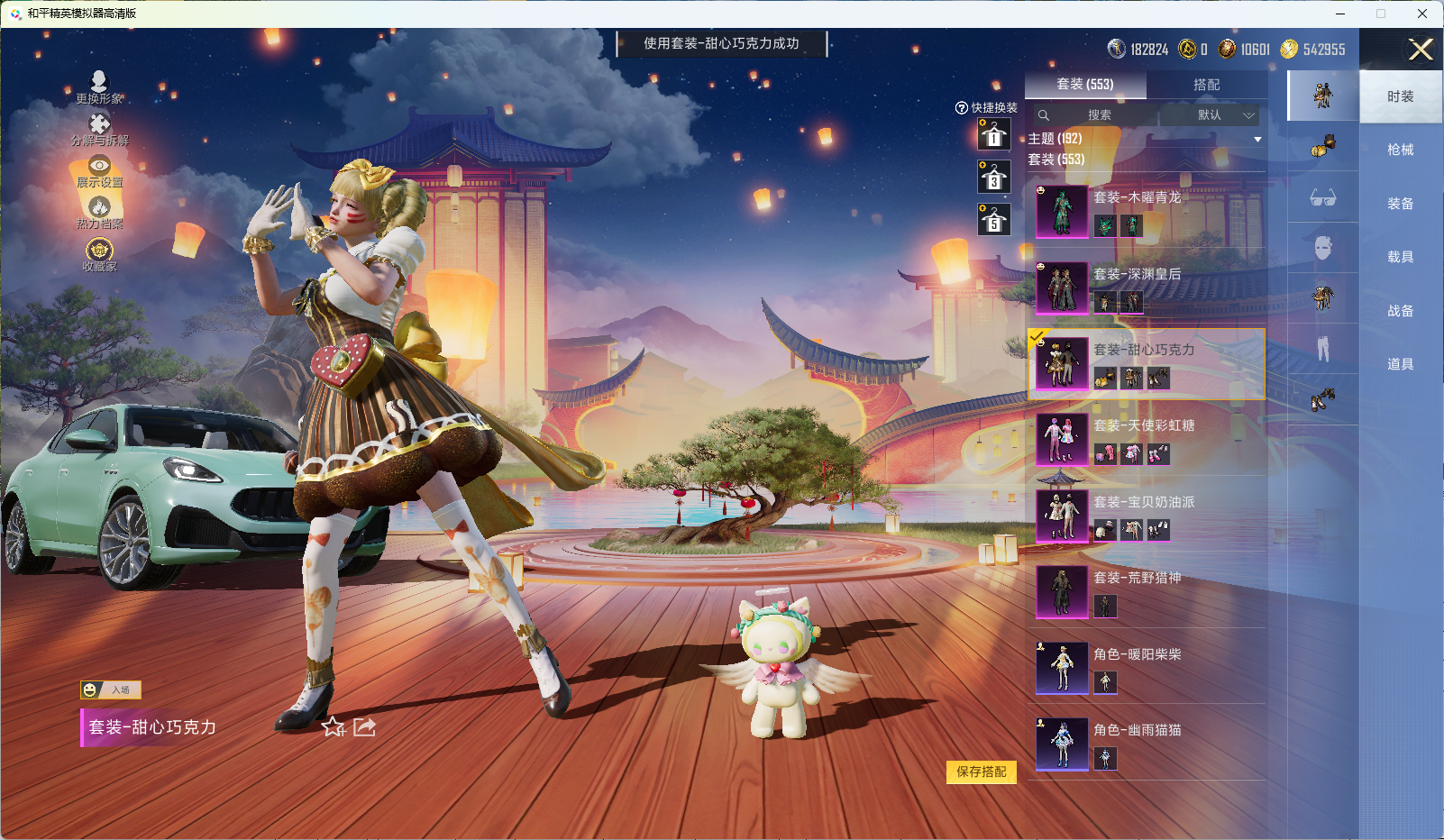Click the 搜索 search field
Image resolution: width=1444 pixels, height=840 pixels.
pyautogui.click(x=1097, y=115)
